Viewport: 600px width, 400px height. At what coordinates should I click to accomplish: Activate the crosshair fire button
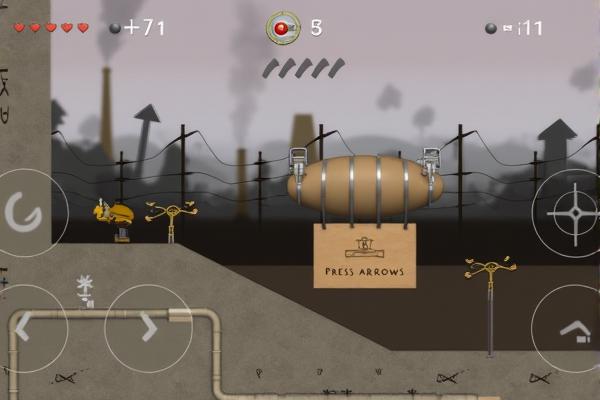(573, 214)
